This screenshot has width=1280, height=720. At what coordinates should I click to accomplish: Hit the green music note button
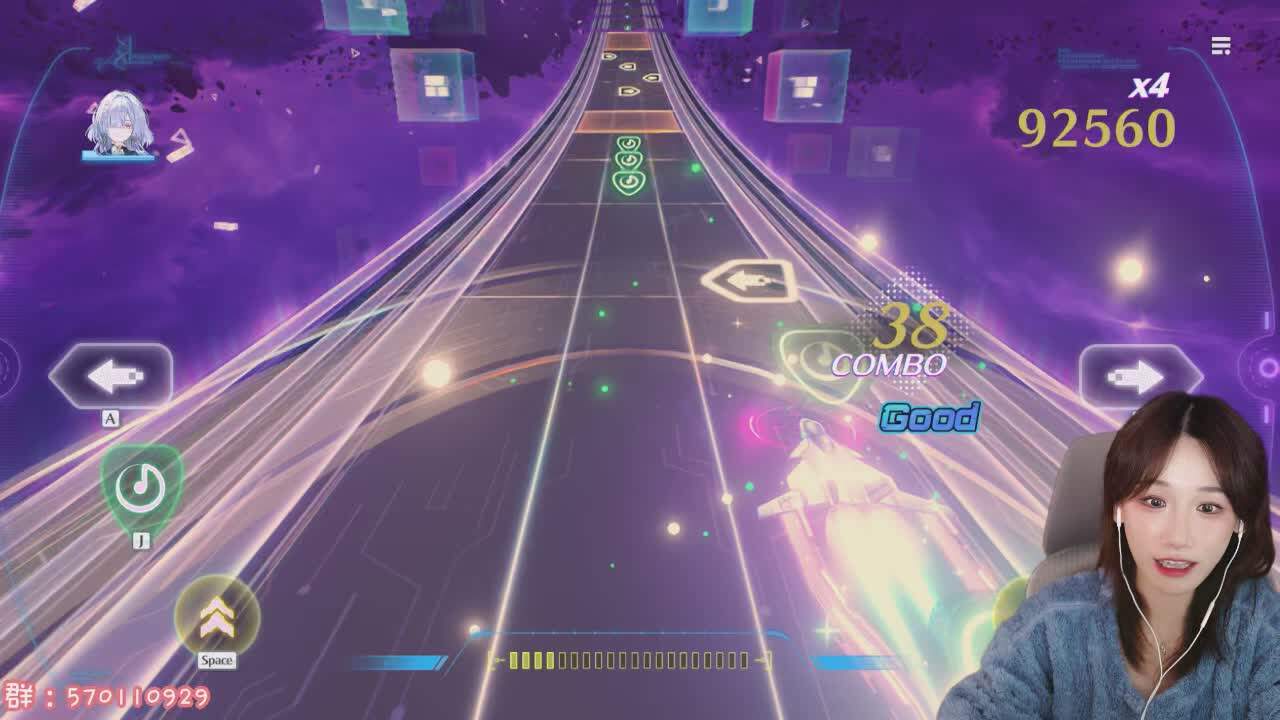coord(141,487)
